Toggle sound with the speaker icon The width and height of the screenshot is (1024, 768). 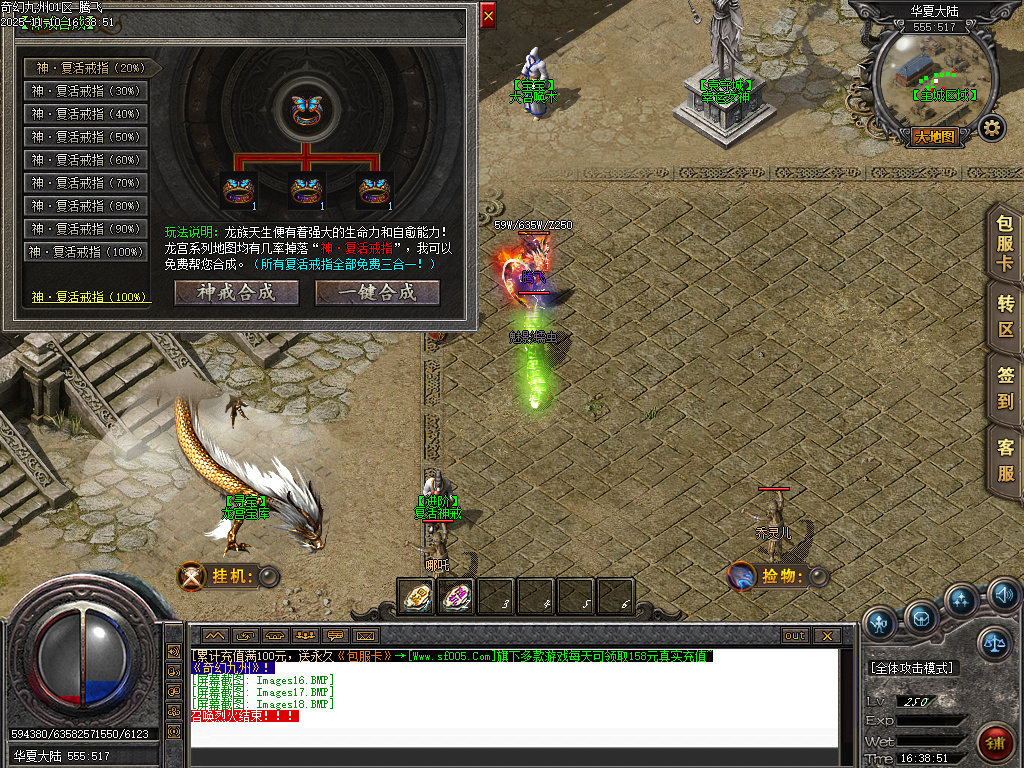click(1003, 597)
